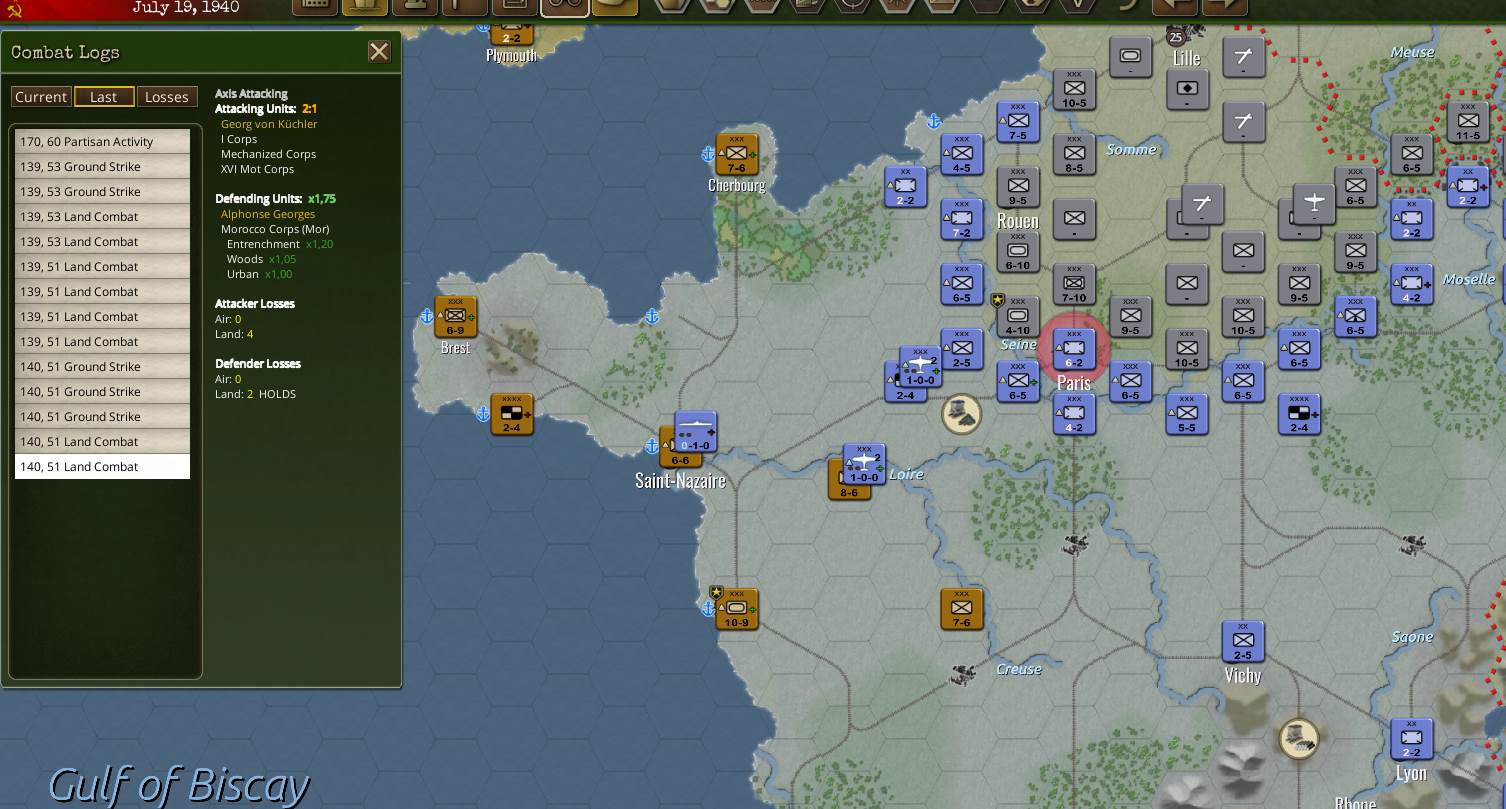The image size is (1506, 809).
Task: Select the French 2-5 corps at Vichy
Action: pyautogui.click(x=1242, y=641)
